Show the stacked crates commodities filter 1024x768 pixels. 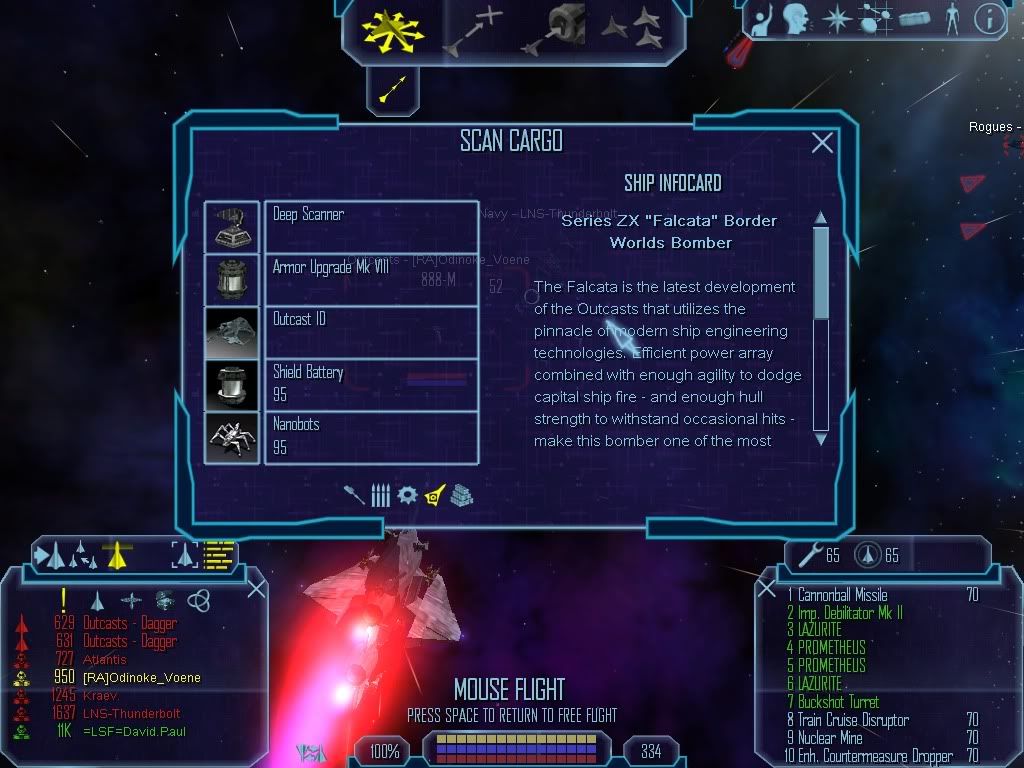[x=461, y=495]
